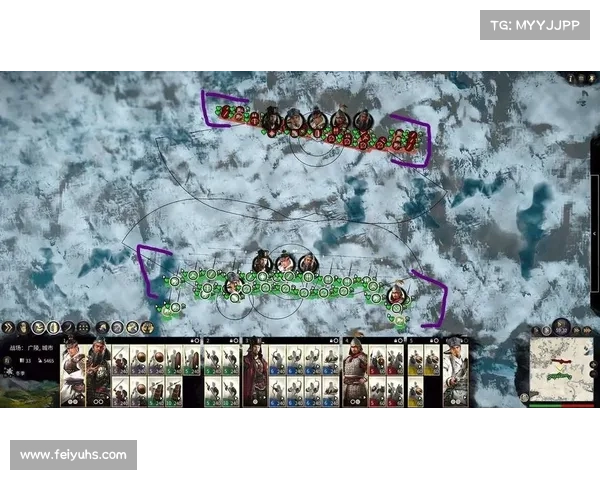Expand the double-chevron command panel button

[x=7, y=327]
